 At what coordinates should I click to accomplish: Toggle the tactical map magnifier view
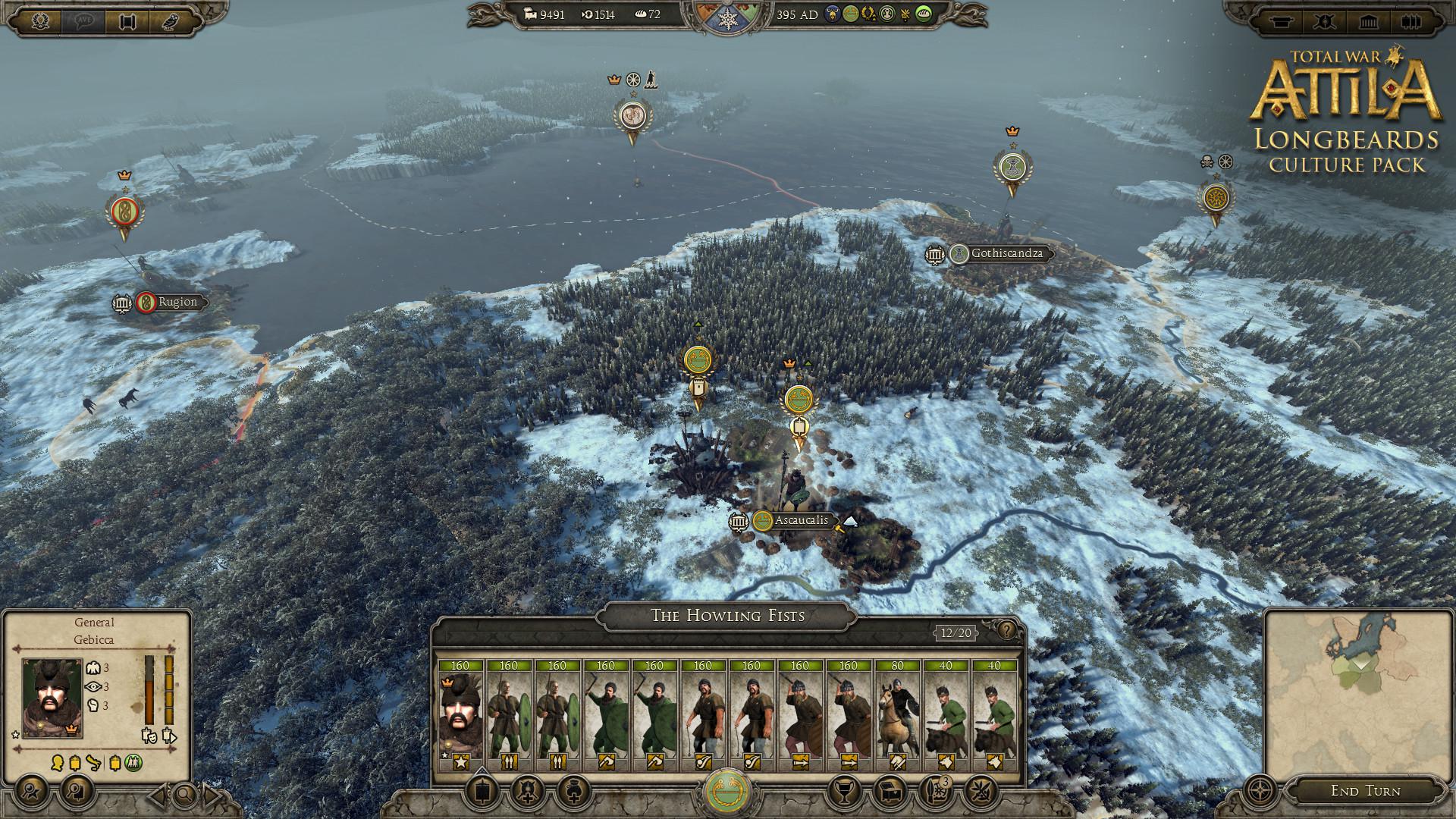[185, 796]
